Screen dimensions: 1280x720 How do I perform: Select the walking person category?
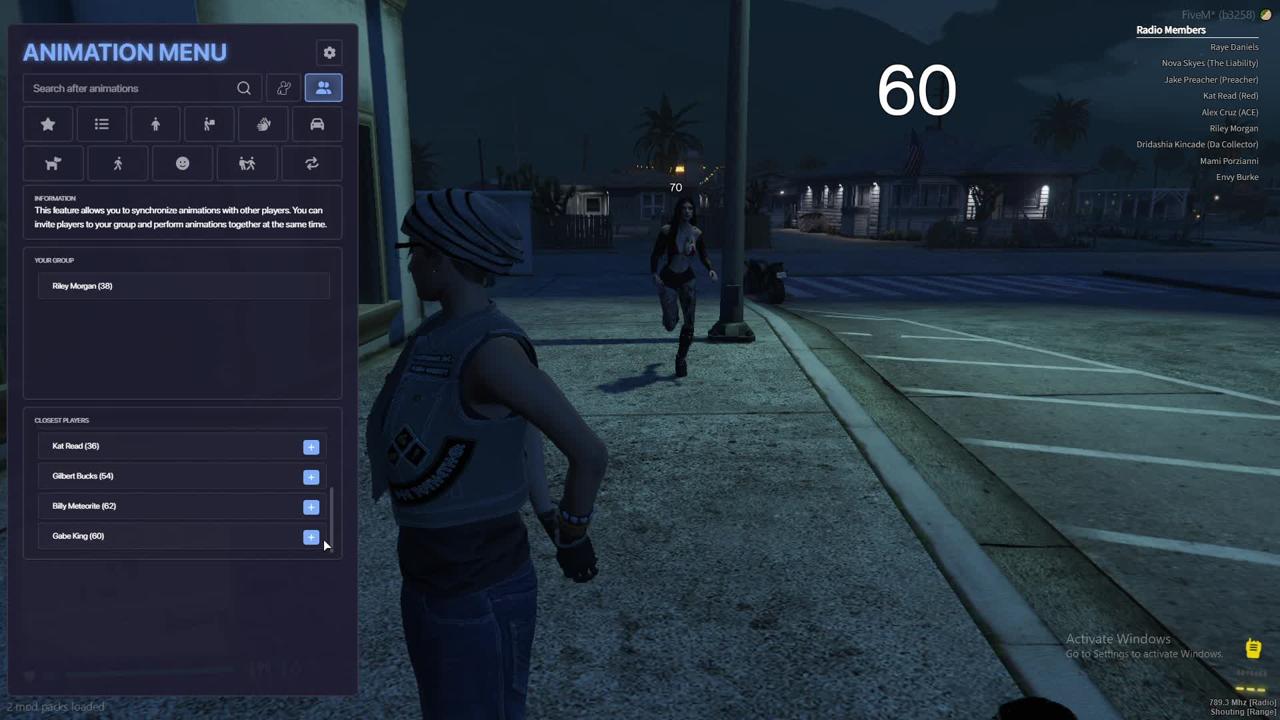pyautogui.click(x=118, y=164)
